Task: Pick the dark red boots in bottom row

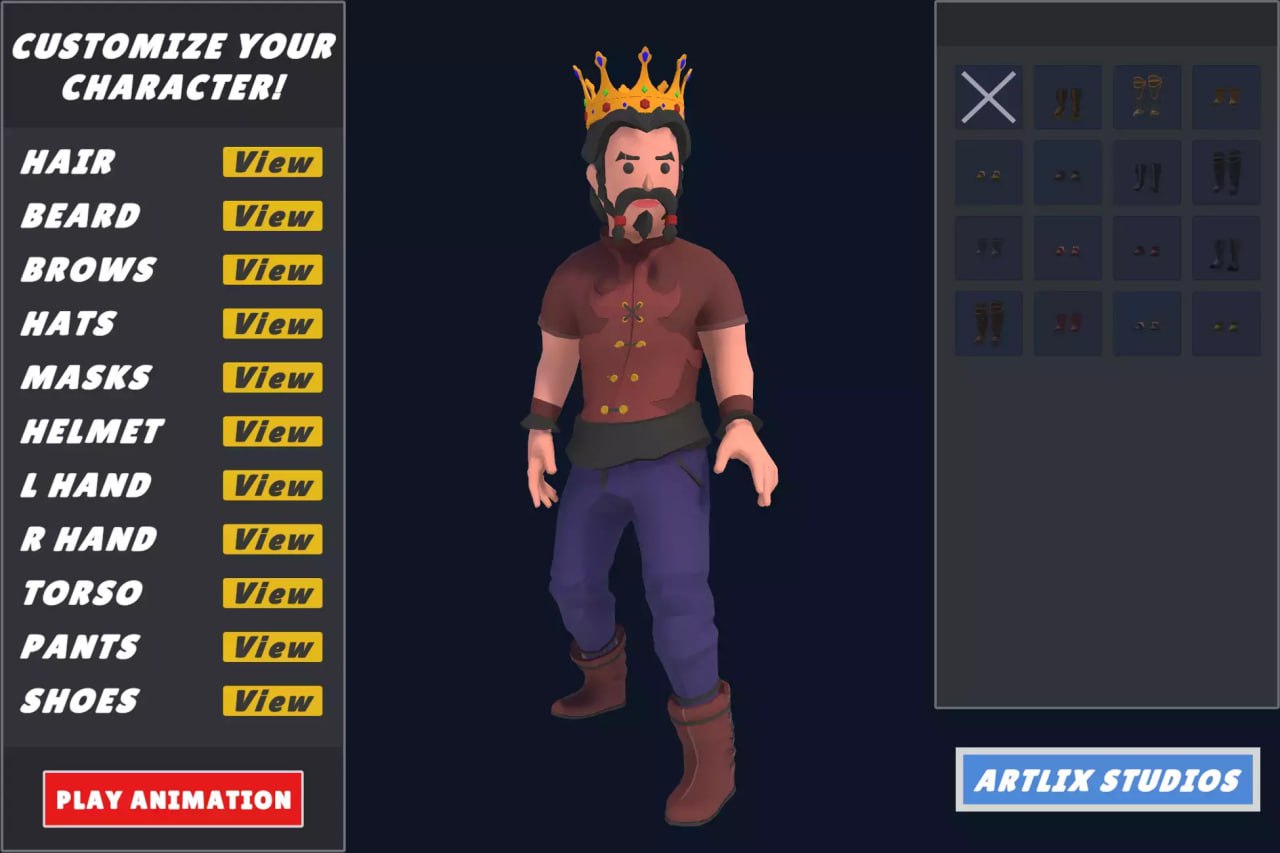Action: tap(1067, 322)
